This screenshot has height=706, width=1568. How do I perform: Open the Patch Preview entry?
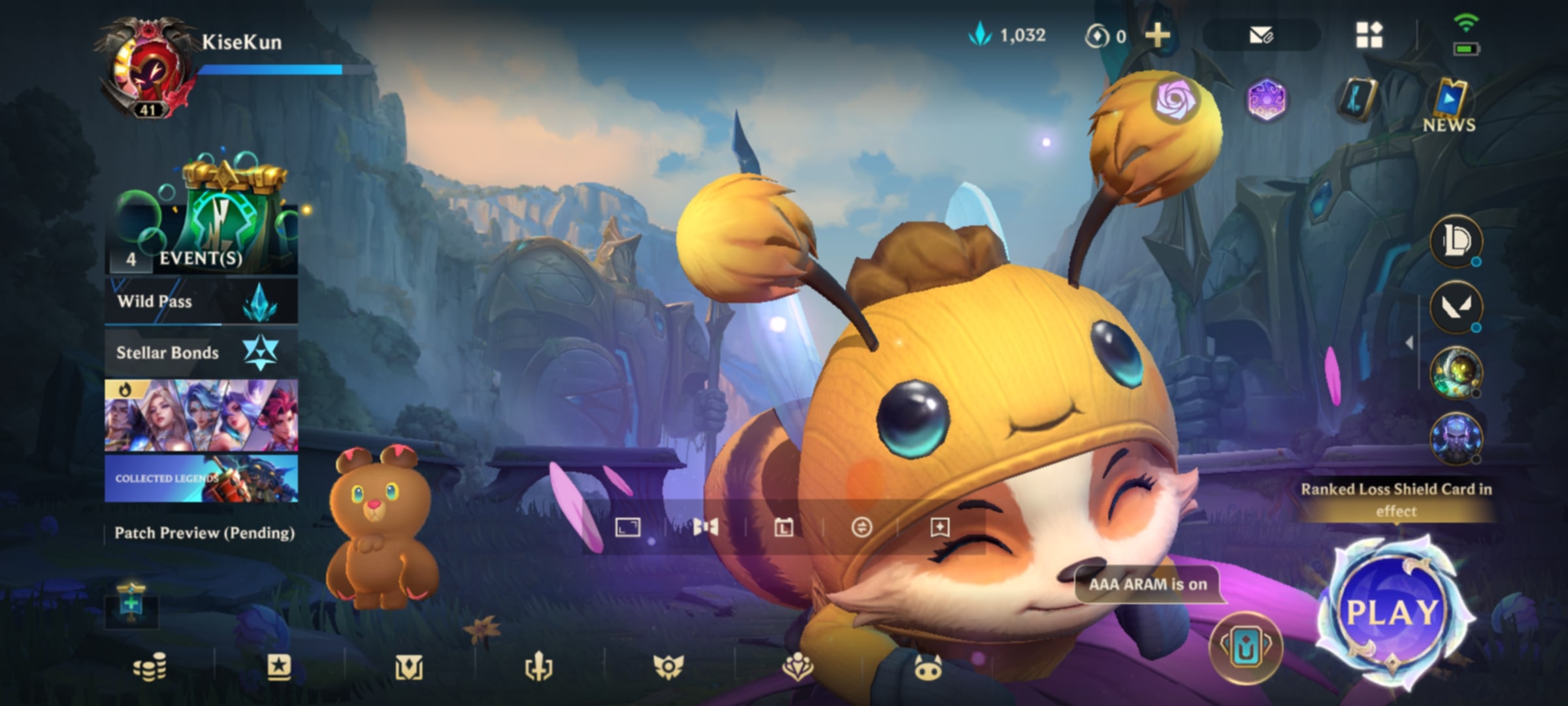coord(204,533)
